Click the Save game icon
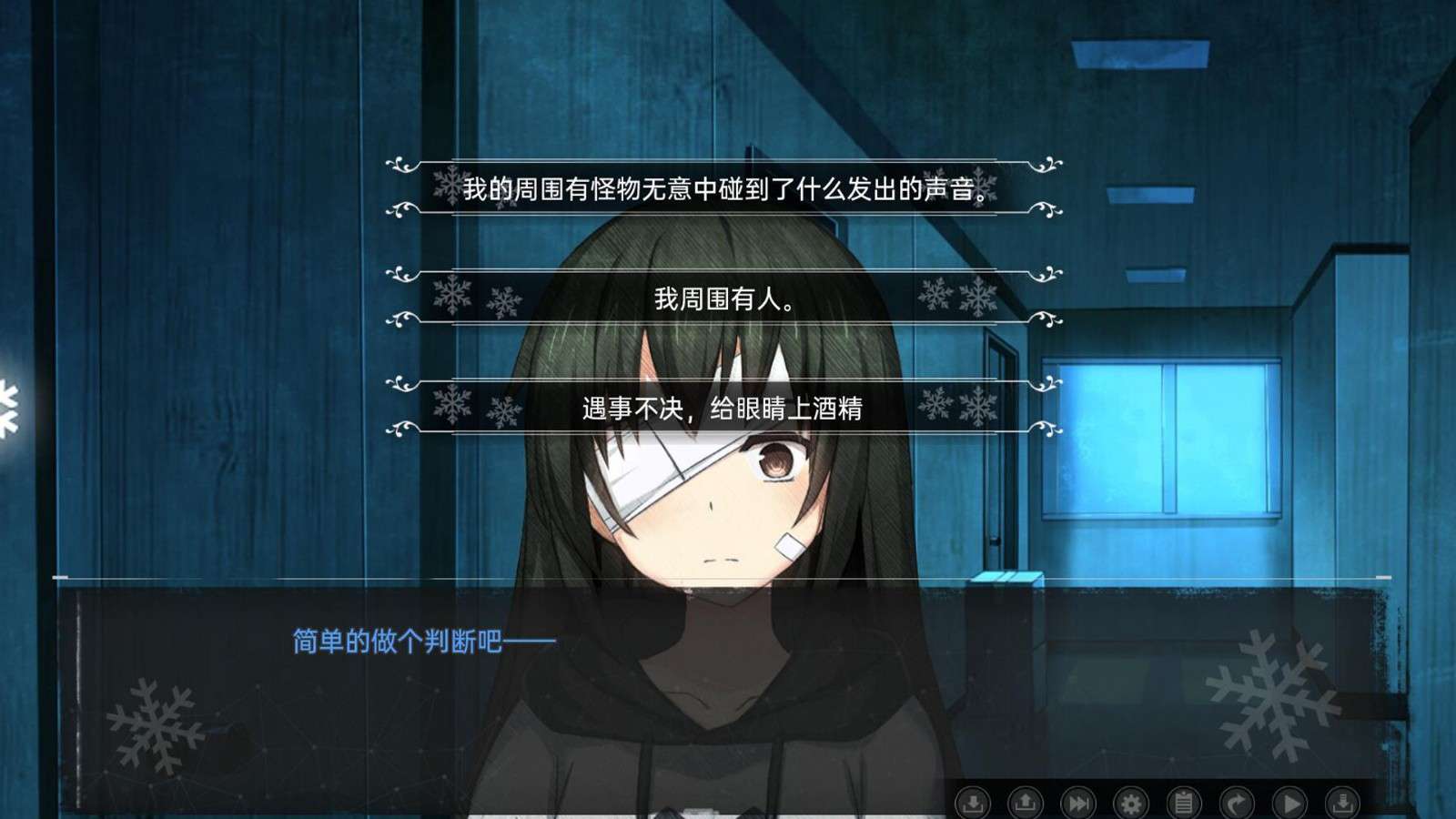 click(x=973, y=802)
